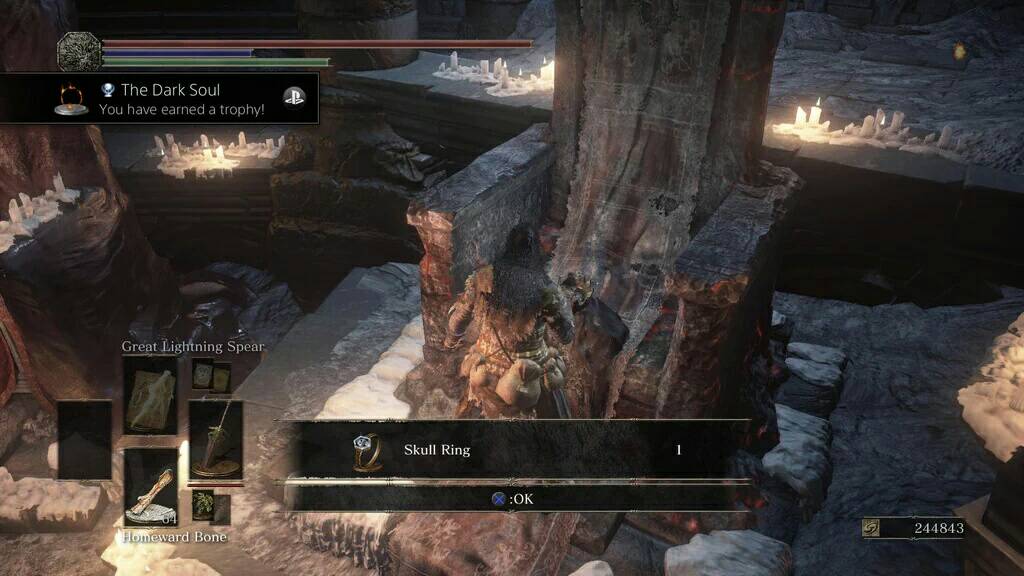1024x576 pixels.
Task: Click the empty left-hand equipment slot
Action: point(84,439)
